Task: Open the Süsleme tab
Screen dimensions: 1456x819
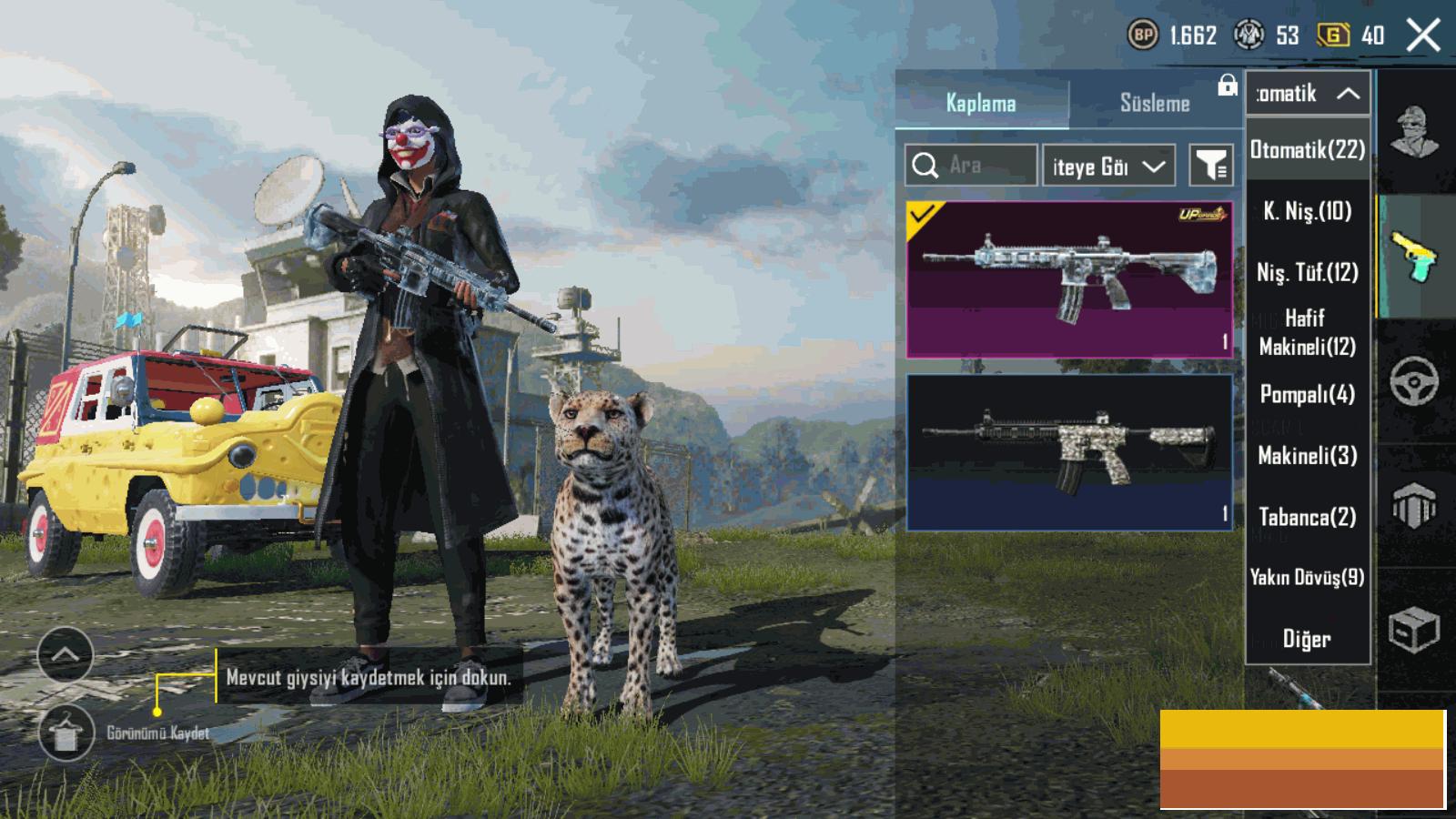Action: (1154, 103)
